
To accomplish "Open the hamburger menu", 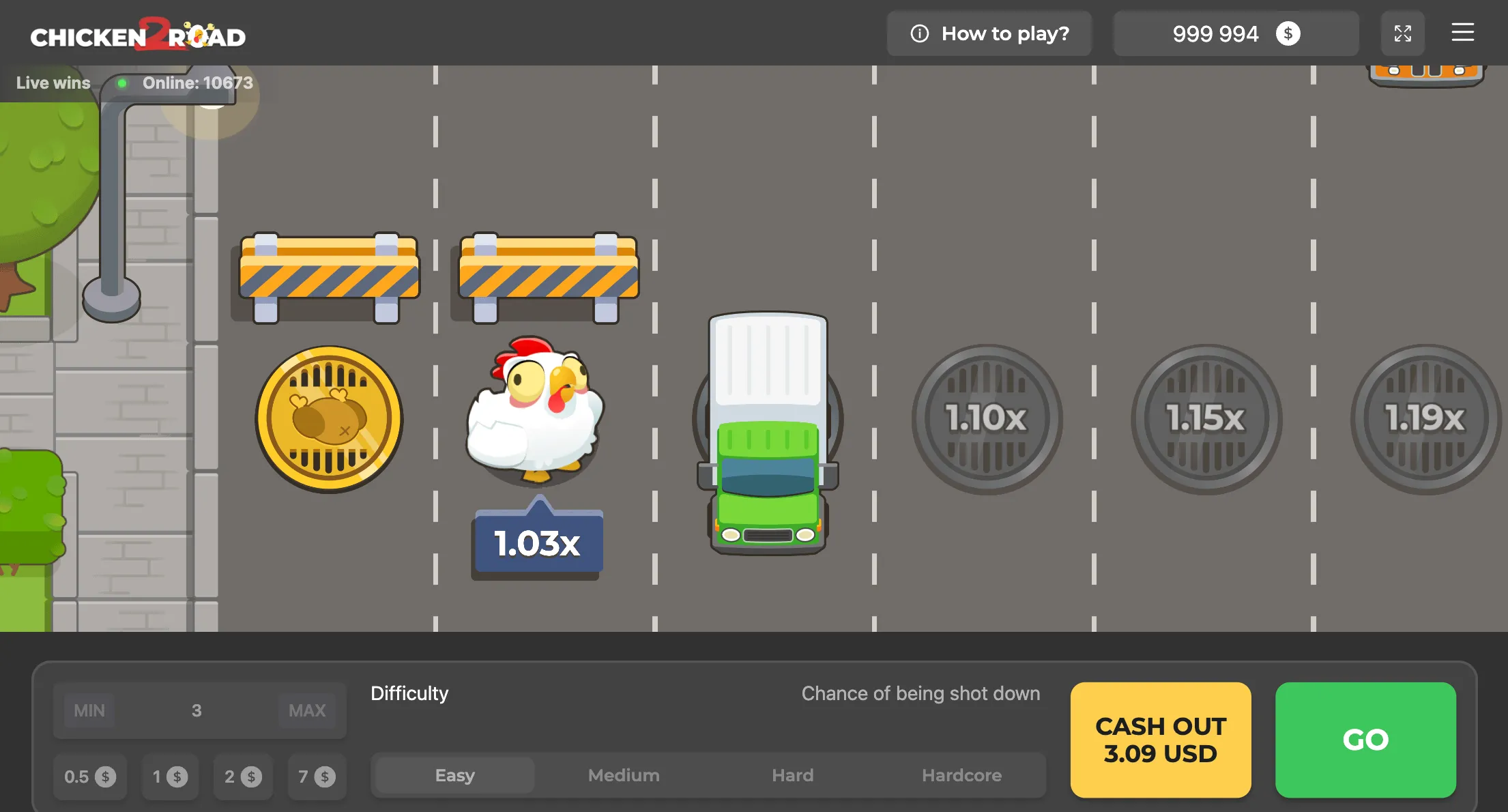I will [1462, 33].
